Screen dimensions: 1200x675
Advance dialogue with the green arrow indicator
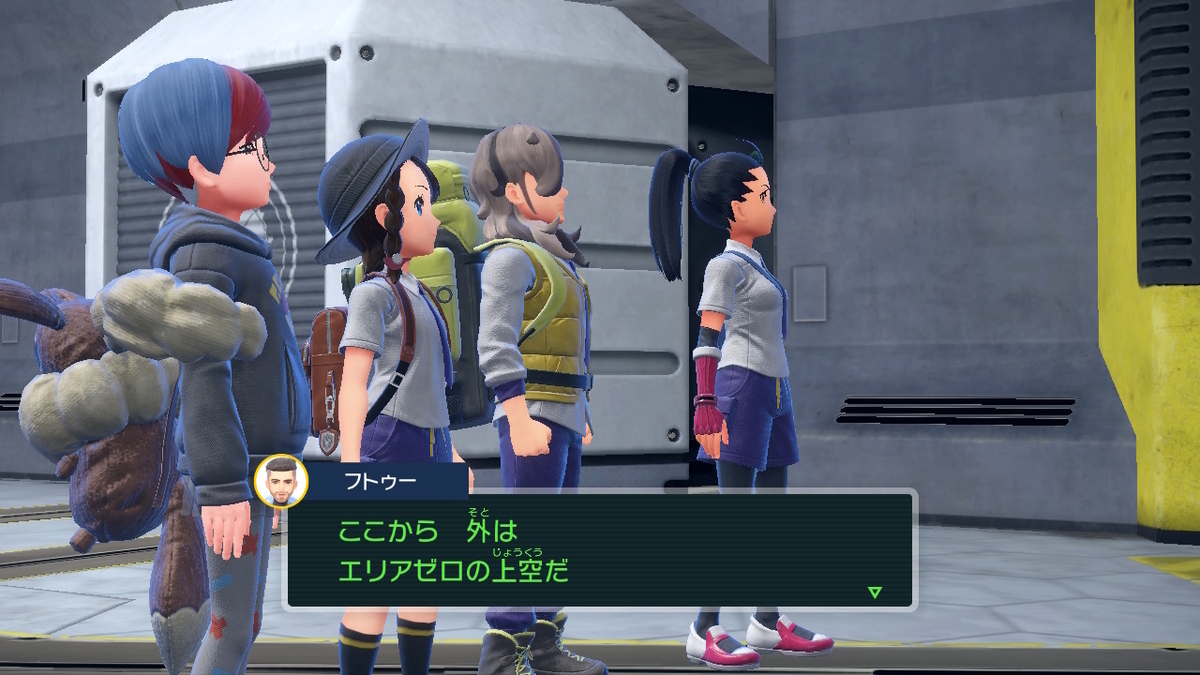[875, 592]
